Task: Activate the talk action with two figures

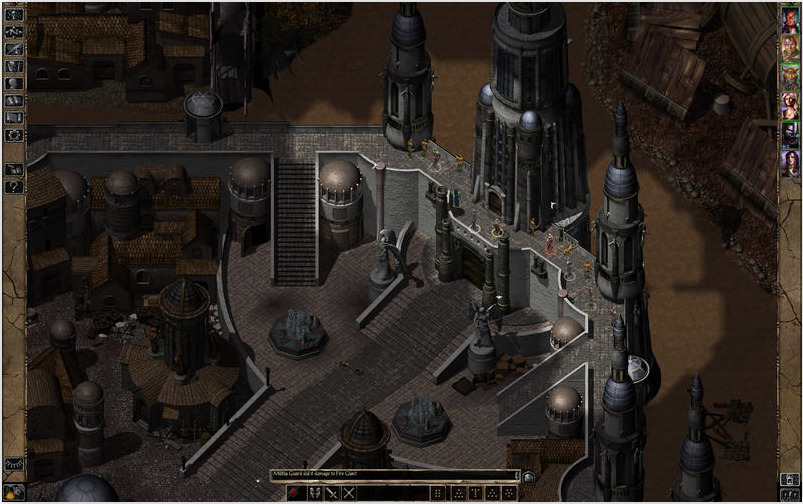Action: coord(314,493)
